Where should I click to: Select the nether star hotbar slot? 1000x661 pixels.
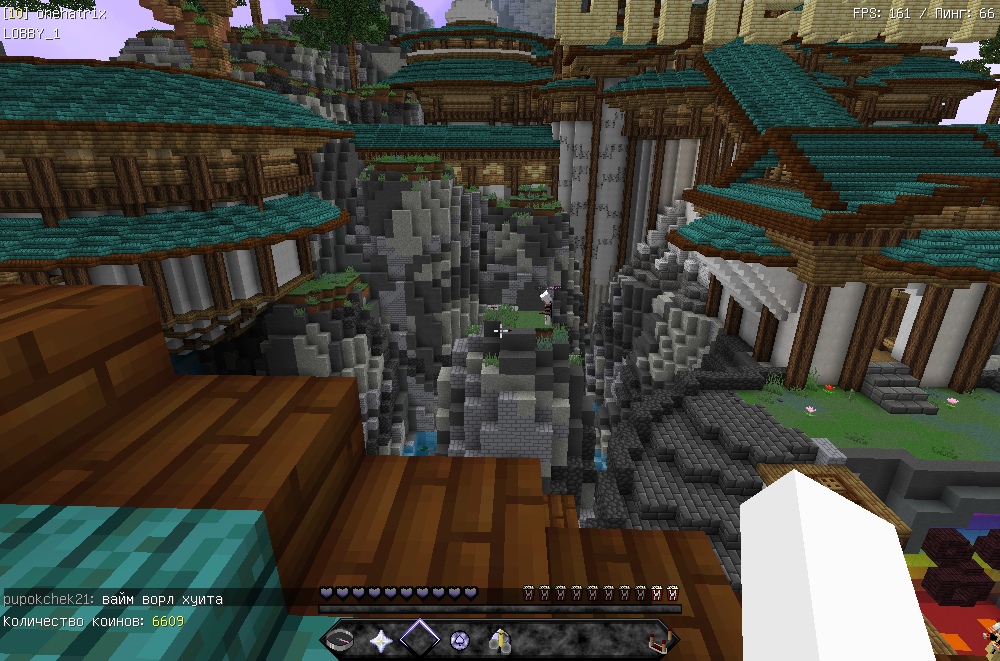pos(380,640)
